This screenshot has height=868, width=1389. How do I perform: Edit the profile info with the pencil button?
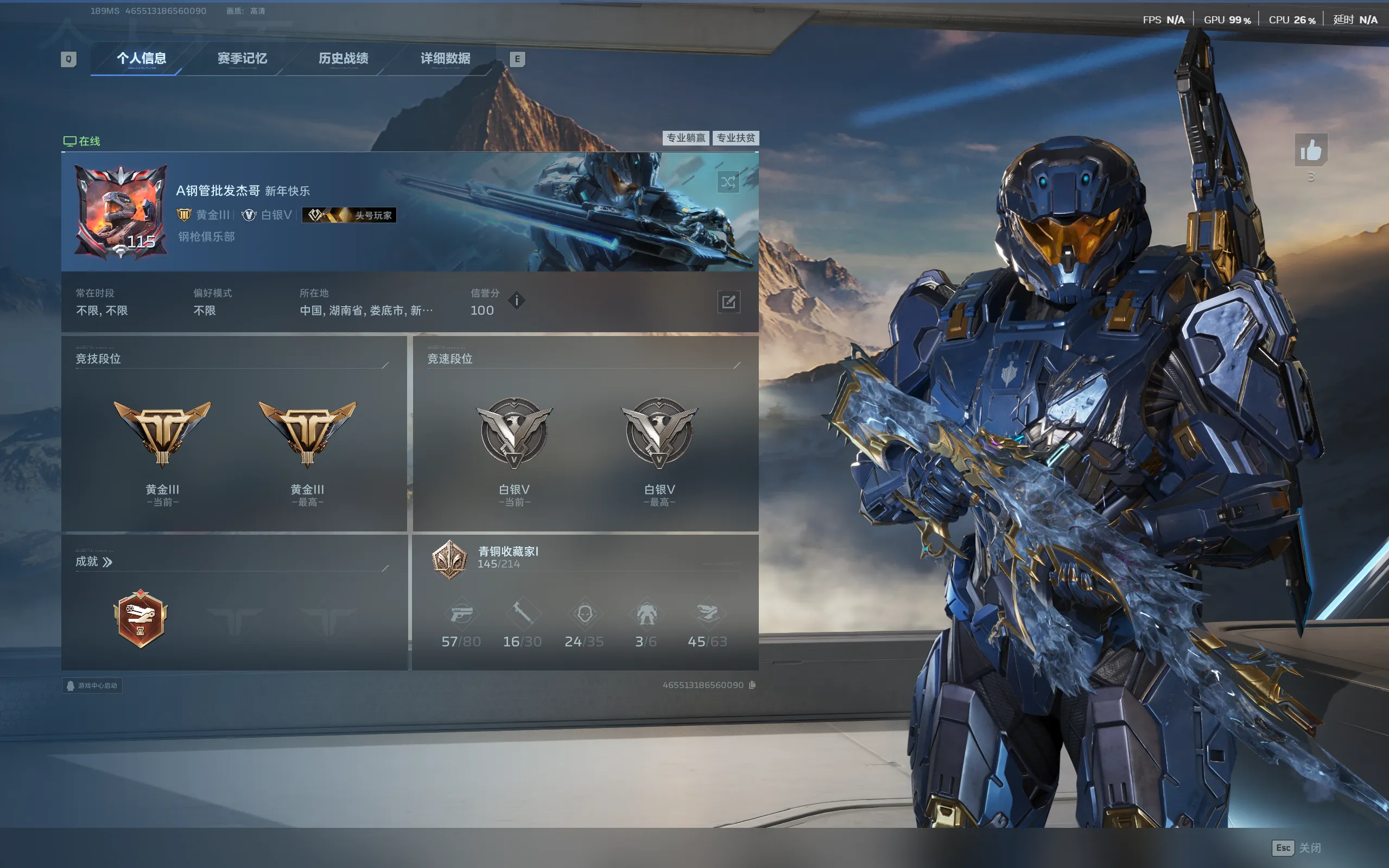(728, 302)
